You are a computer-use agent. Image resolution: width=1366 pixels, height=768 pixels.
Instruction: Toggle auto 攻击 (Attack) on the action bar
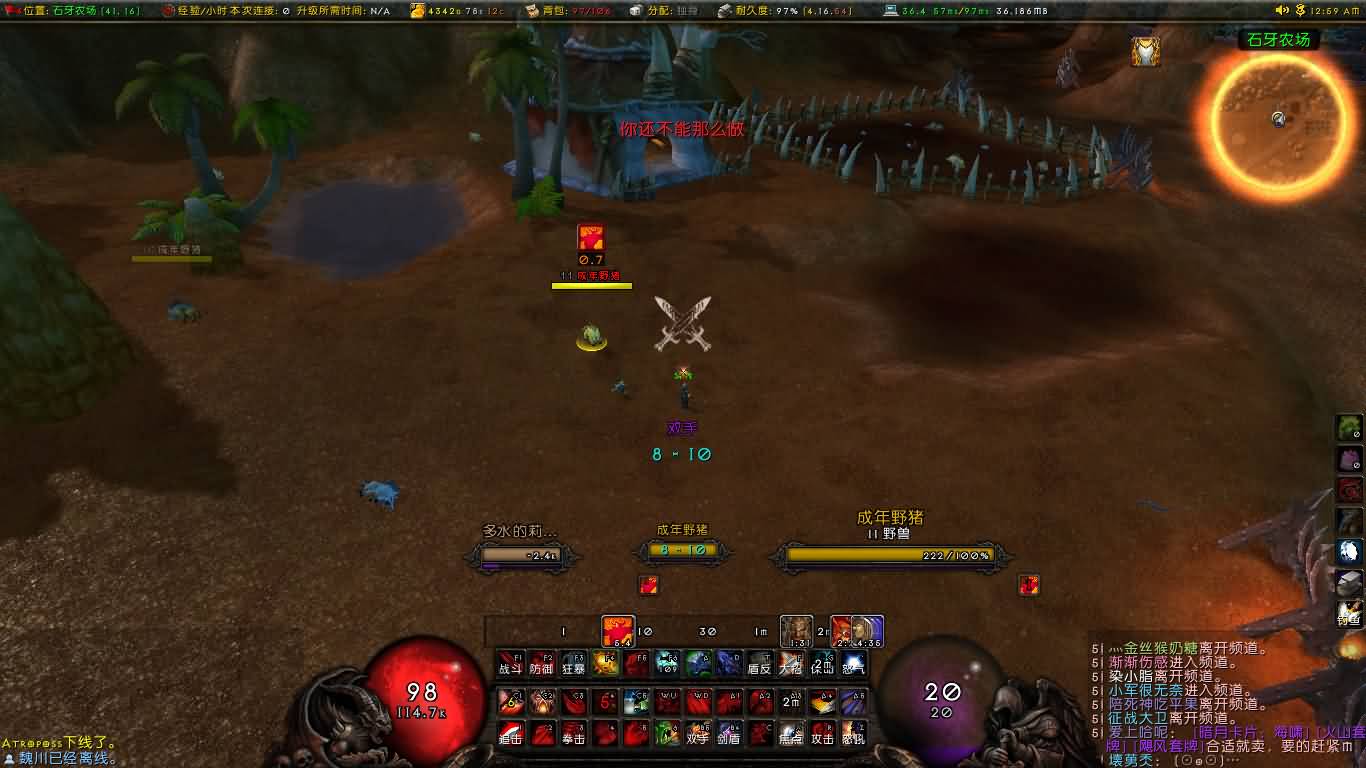point(822,733)
